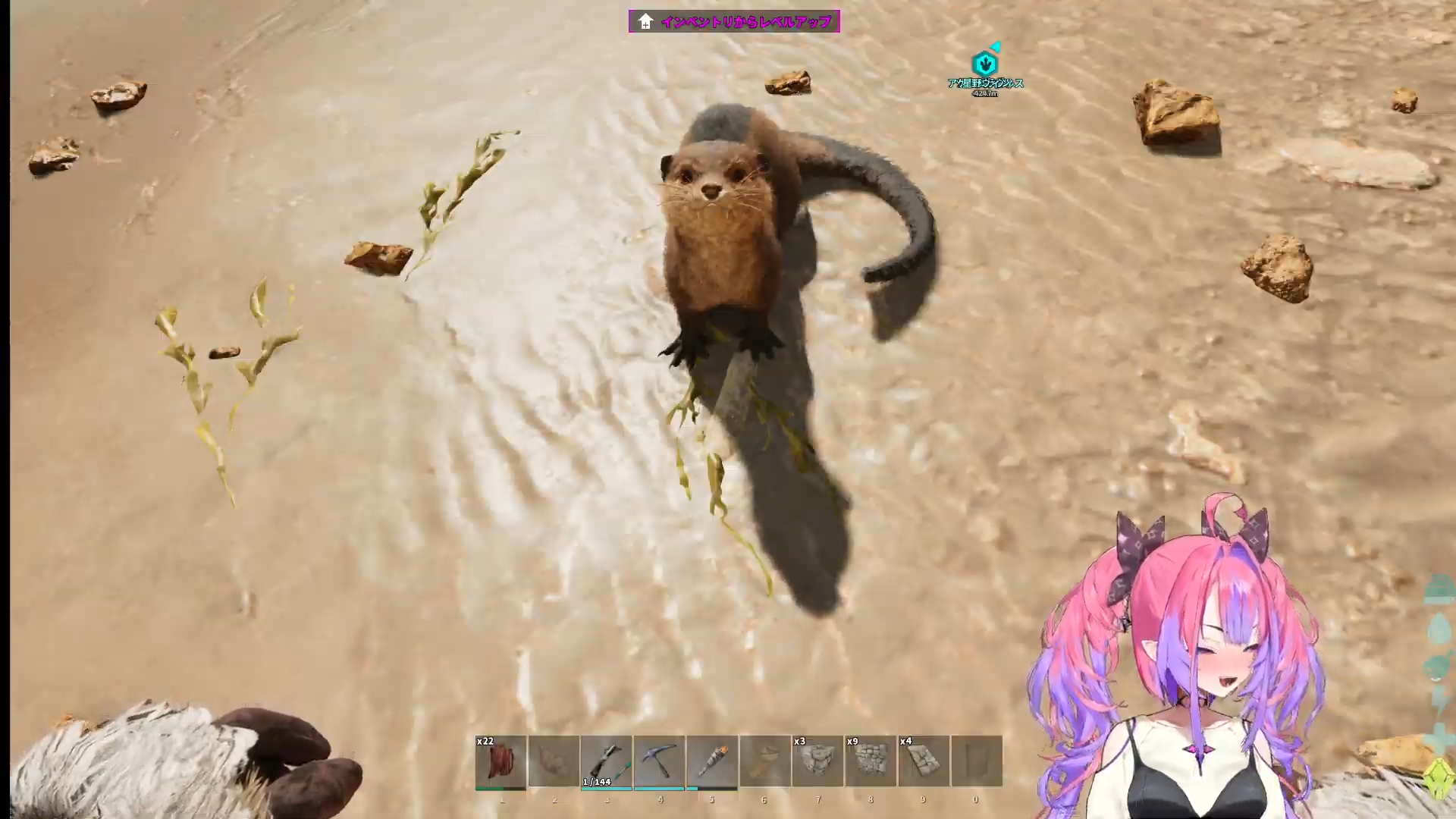Choose the stone foundation stack of three
The image size is (1456, 819).
point(817,761)
